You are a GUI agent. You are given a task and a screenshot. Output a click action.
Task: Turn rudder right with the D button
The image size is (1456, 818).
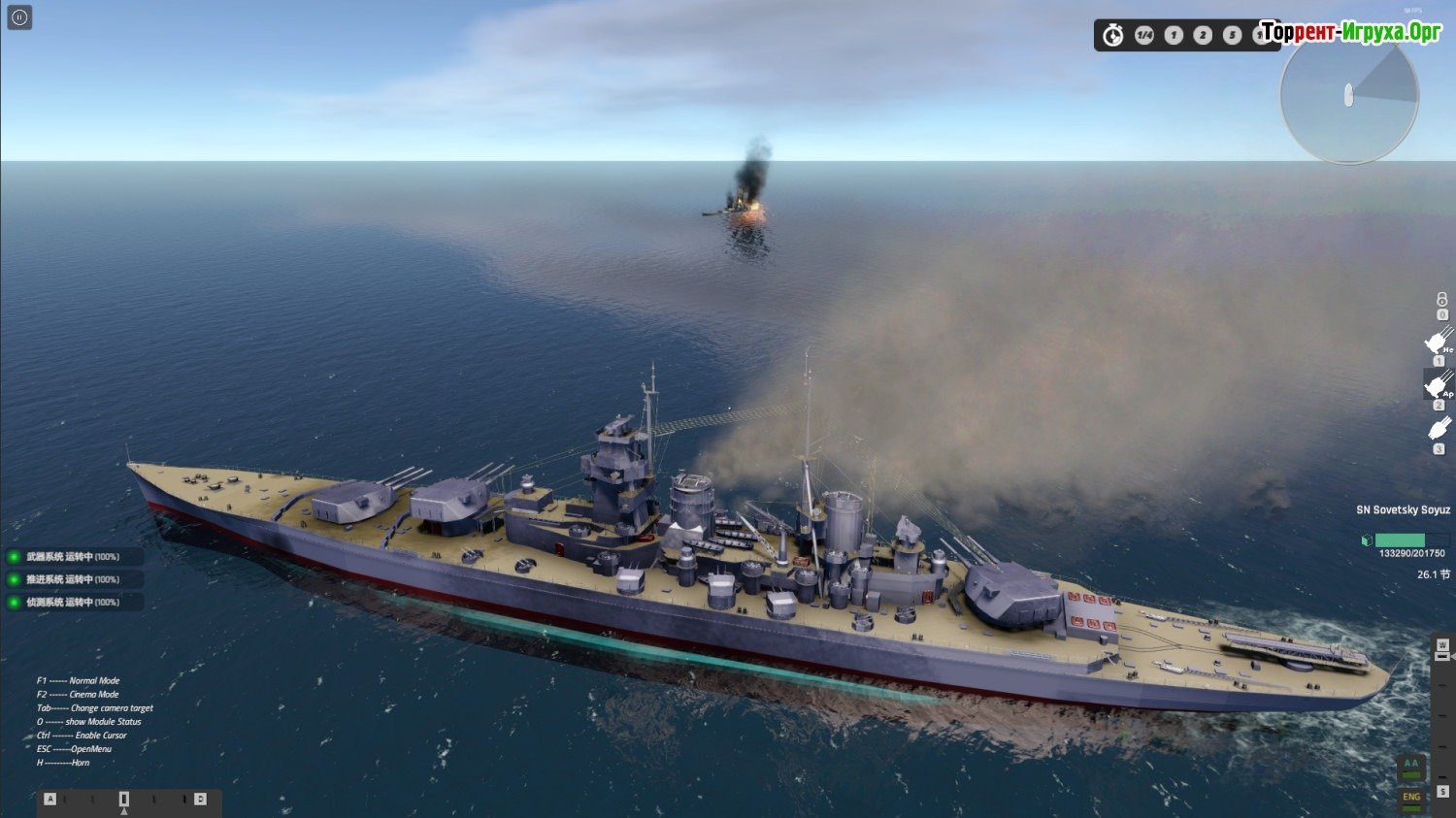pos(200,800)
